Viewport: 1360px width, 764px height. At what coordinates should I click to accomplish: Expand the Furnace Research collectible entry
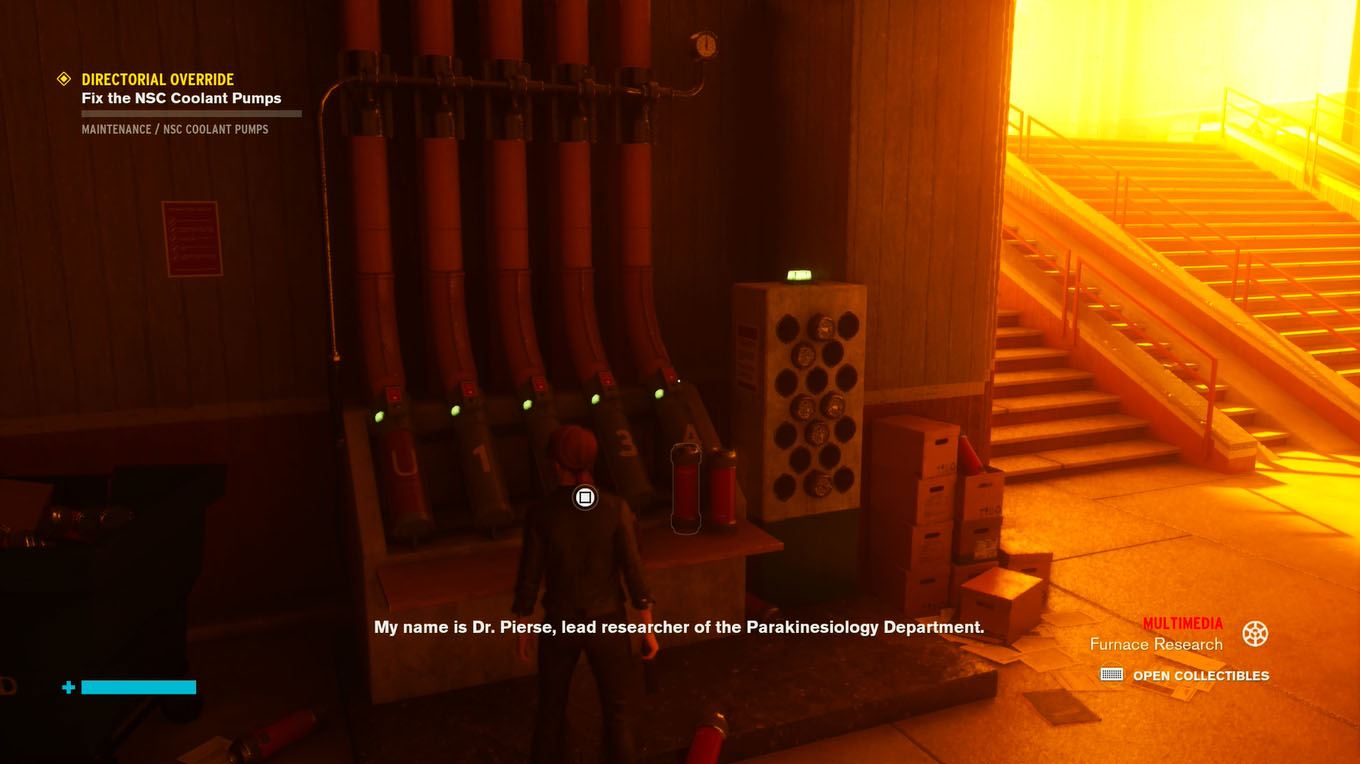pos(1154,644)
